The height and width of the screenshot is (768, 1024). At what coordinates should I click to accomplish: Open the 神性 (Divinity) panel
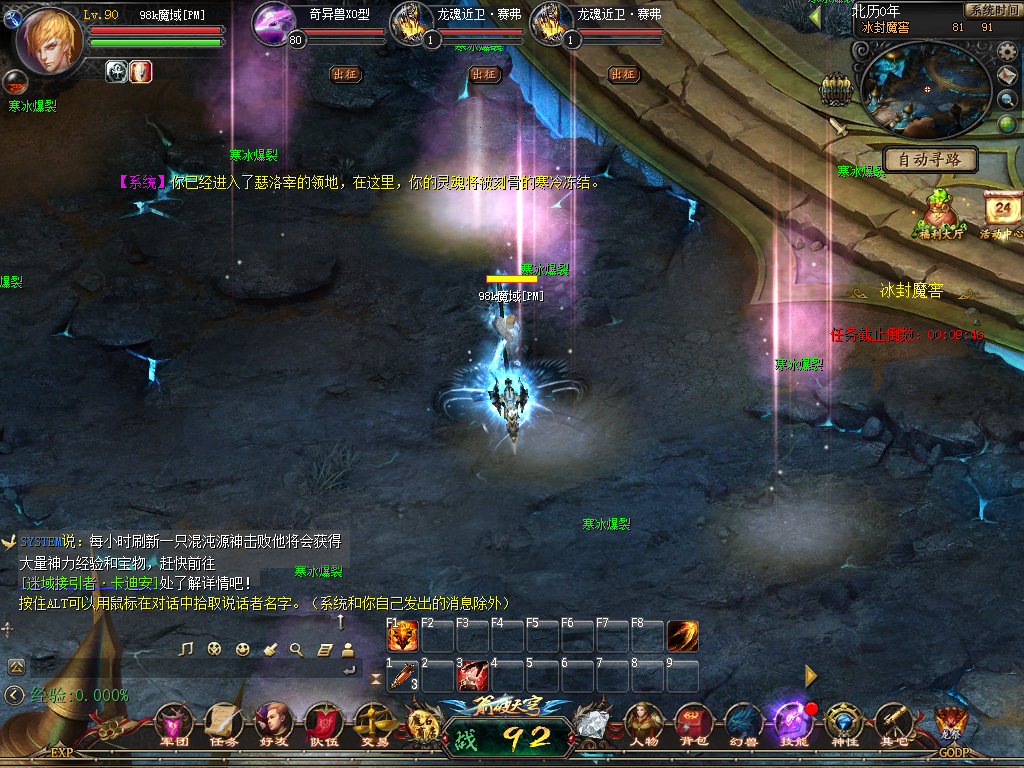[844, 722]
